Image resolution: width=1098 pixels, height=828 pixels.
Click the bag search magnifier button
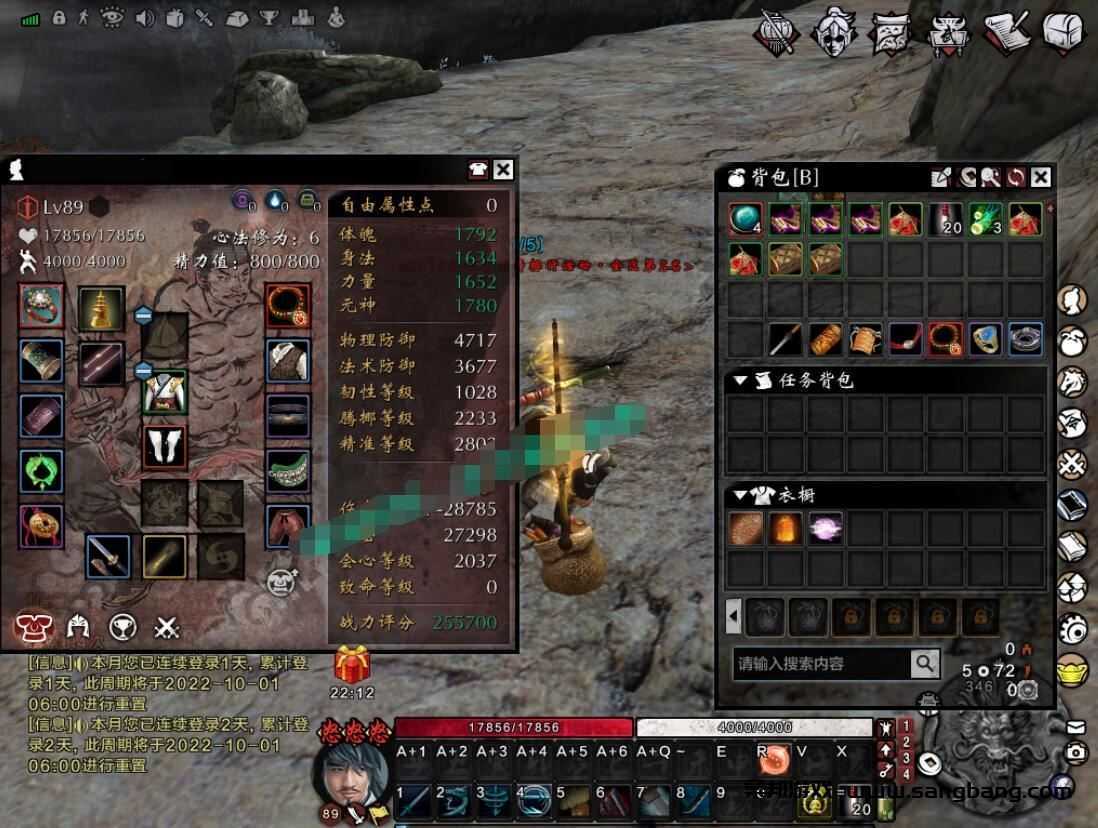(925, 662)
